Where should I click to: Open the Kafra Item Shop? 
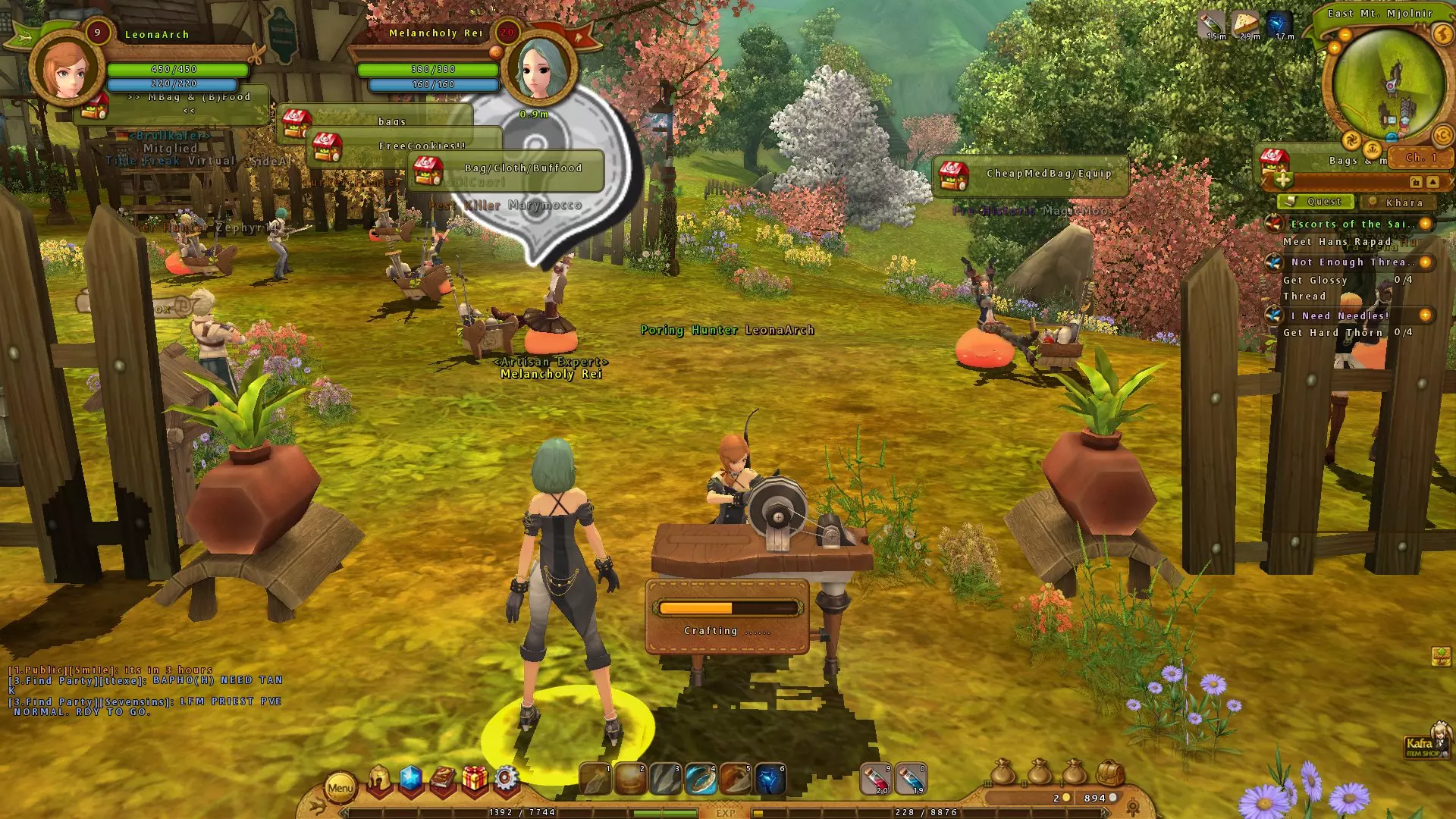pos(1423,748)
